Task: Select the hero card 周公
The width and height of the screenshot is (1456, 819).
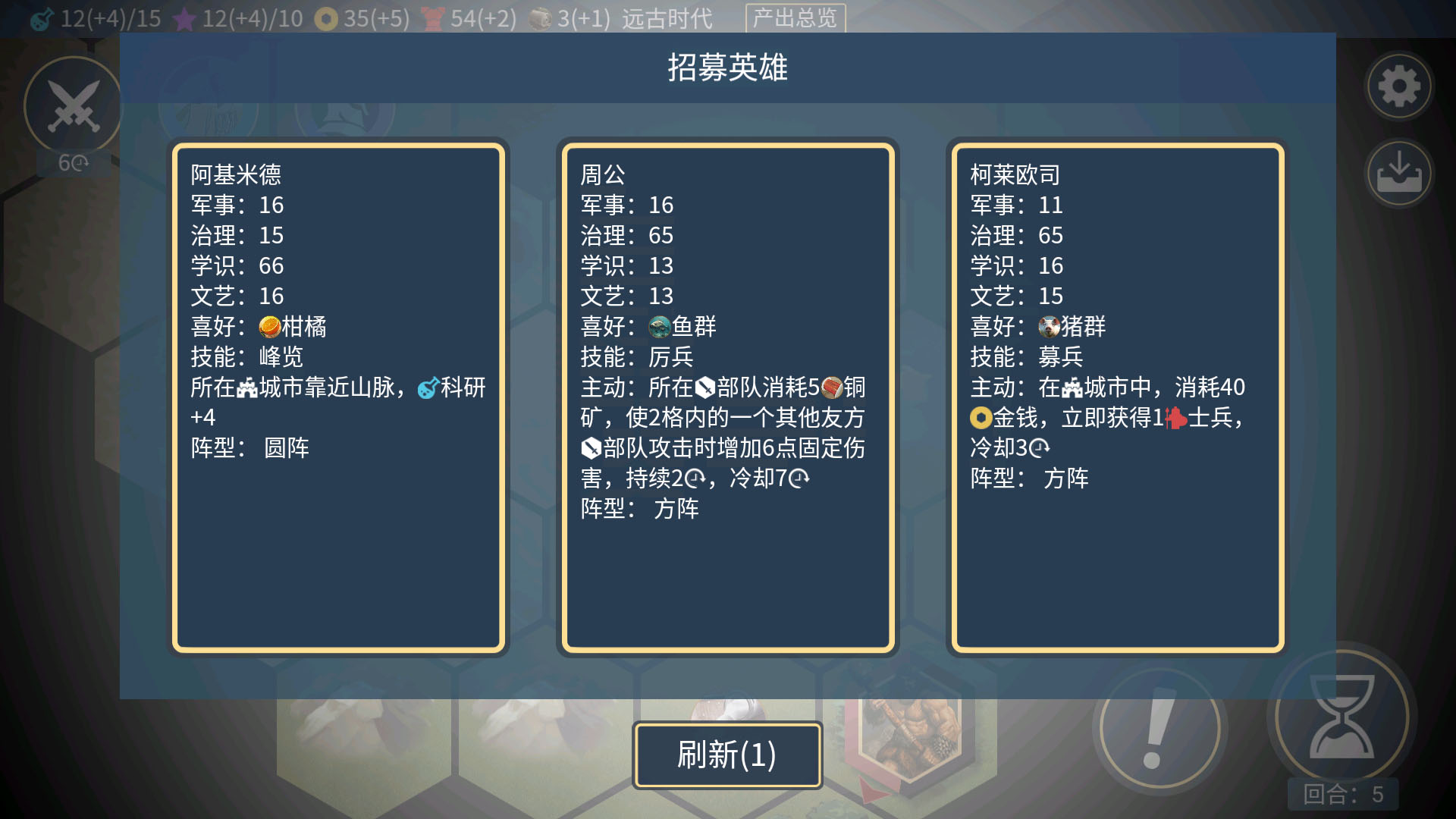Action: pyautogui.click(x=728, y=394)
